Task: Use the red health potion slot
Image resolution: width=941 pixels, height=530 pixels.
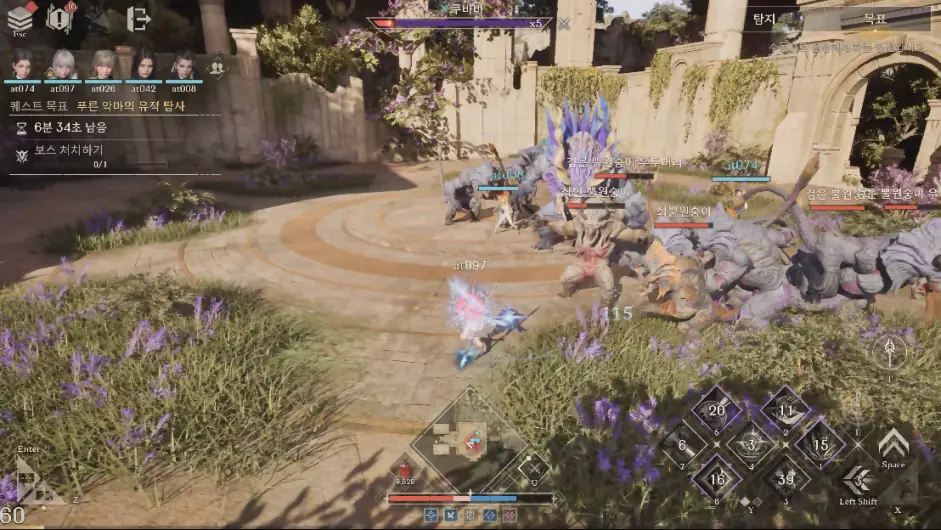Action: (x=404, y=469)
